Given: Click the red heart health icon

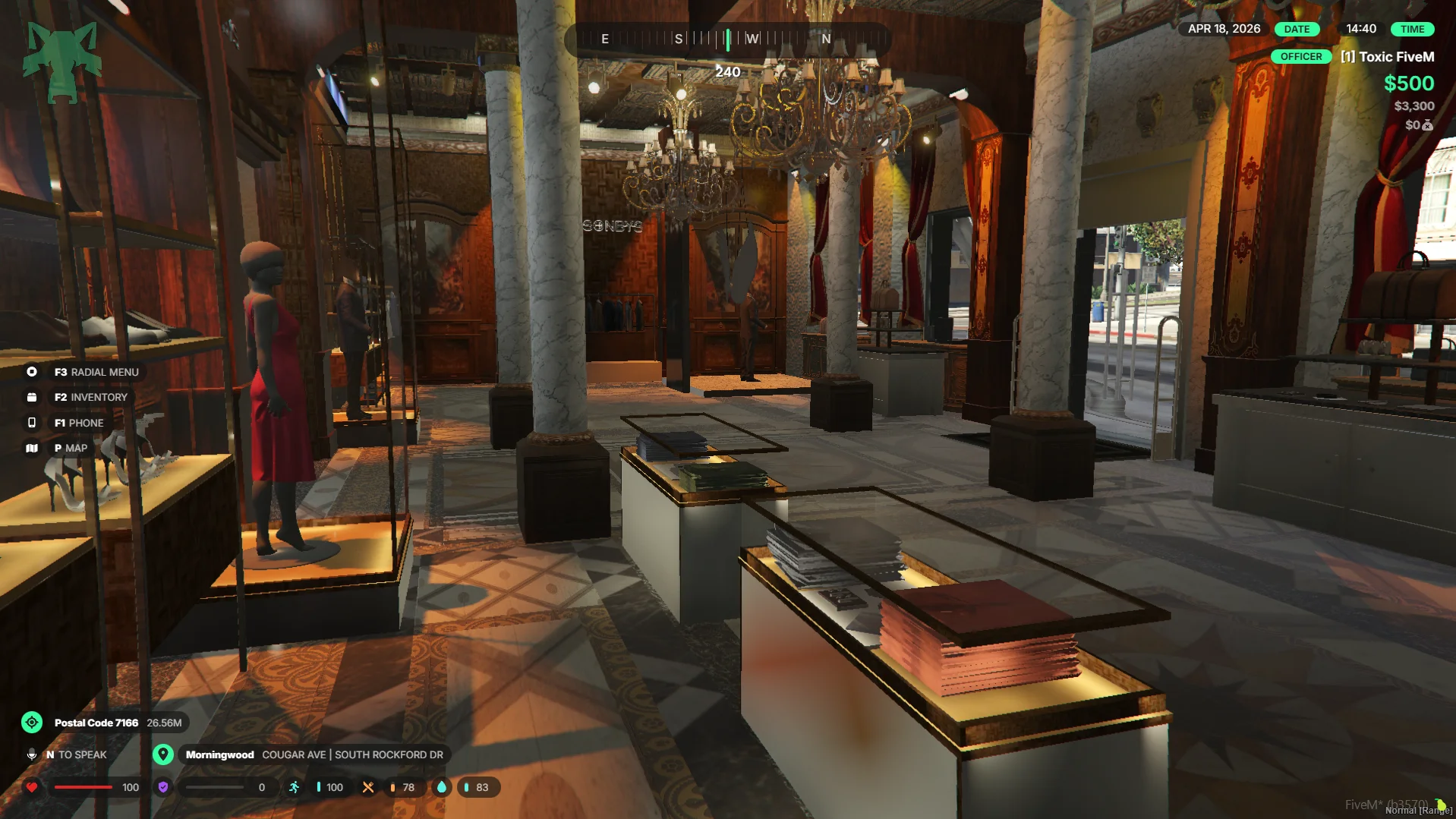Looking at the screenshot, I should pyautogui.click(x=32, y=787).
